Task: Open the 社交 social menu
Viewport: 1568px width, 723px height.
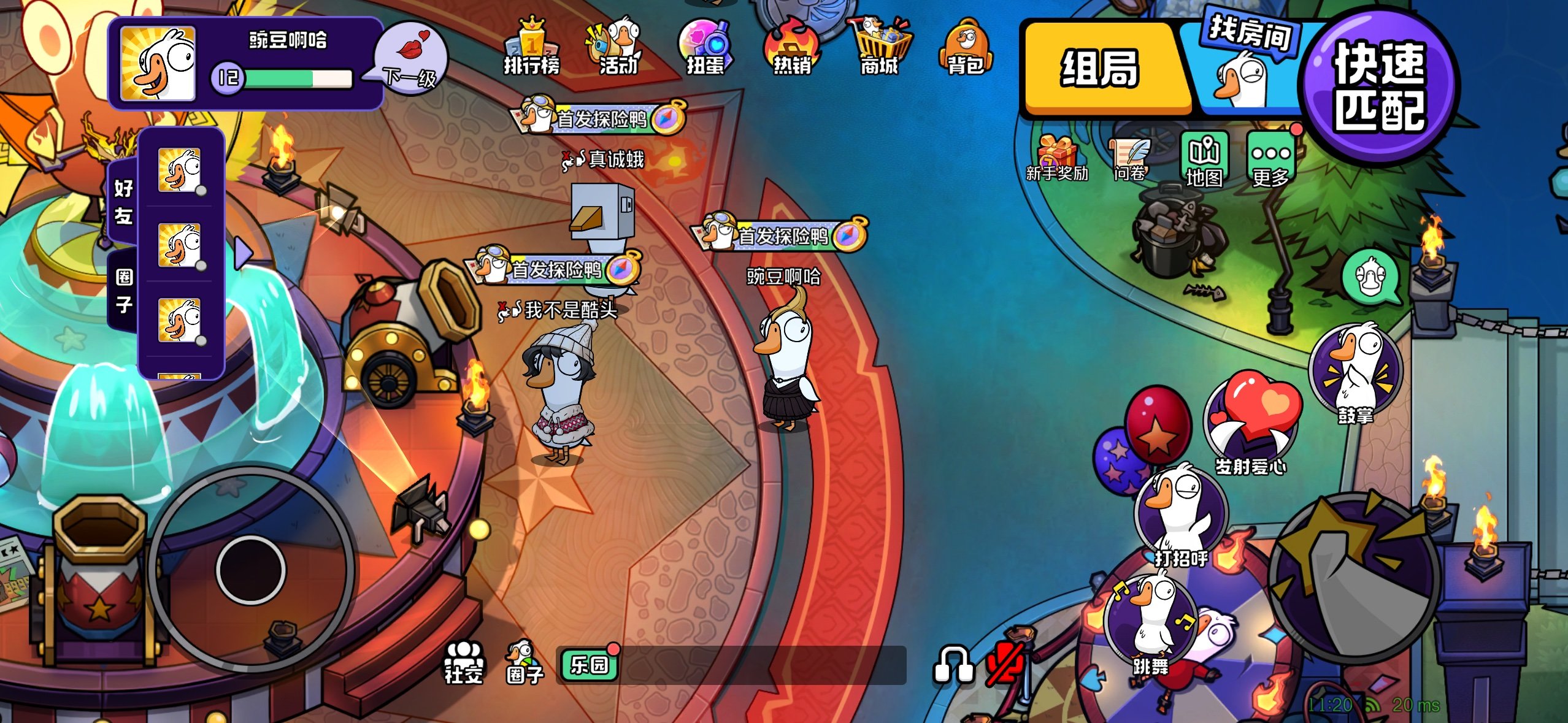Action: click(x=464, y=662)
